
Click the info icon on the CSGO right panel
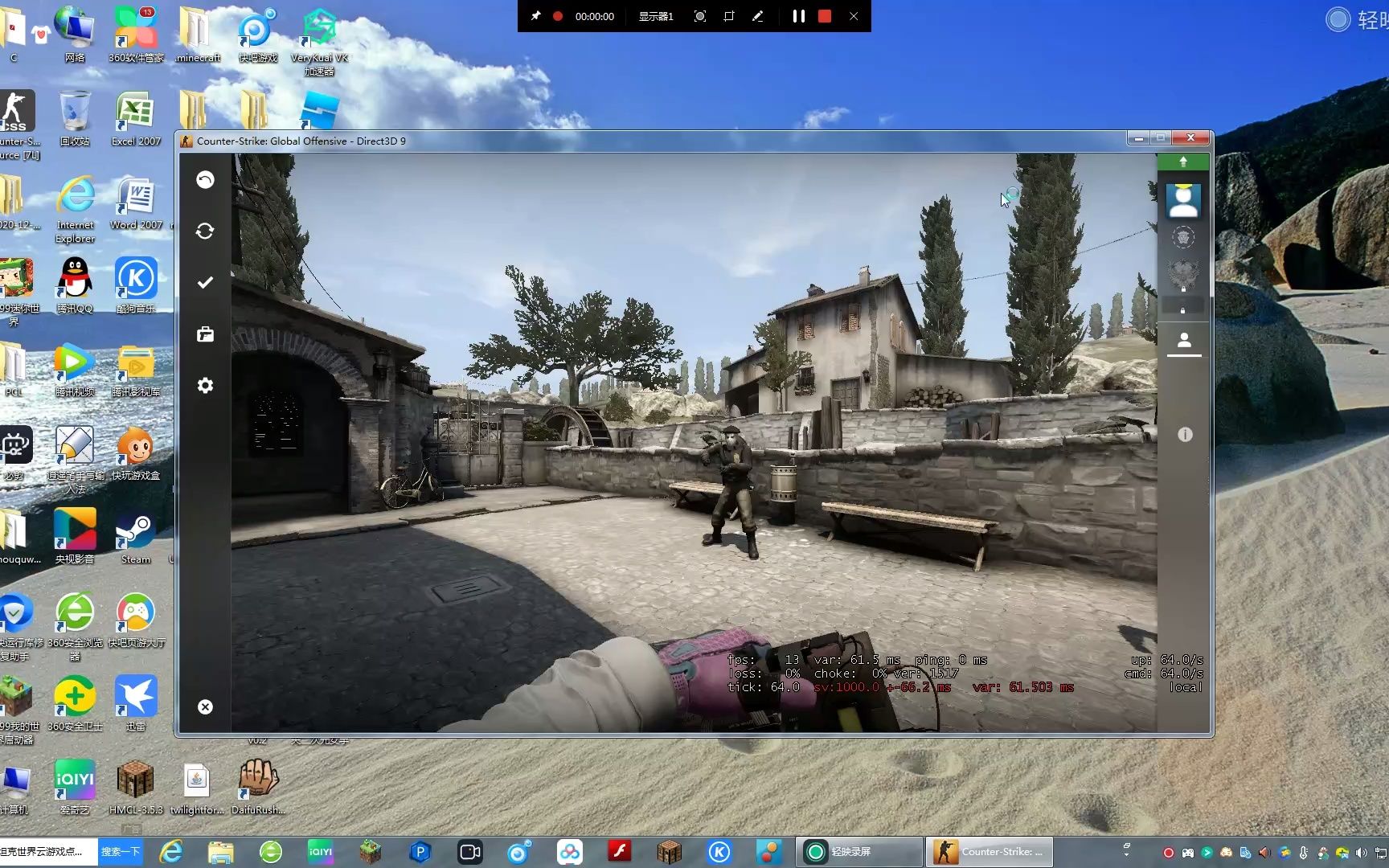click(x=1184, y=434)
